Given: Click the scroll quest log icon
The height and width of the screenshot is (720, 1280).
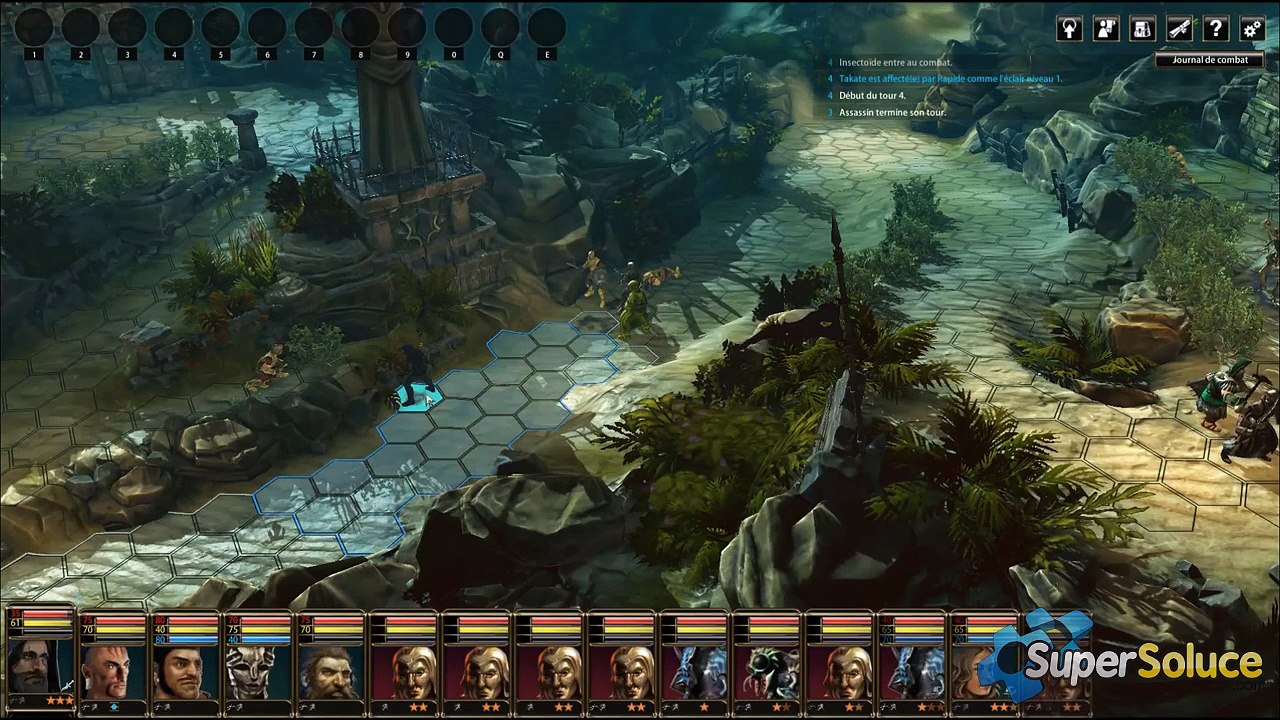Looking at the screenshot, I should pos(1179,29).
